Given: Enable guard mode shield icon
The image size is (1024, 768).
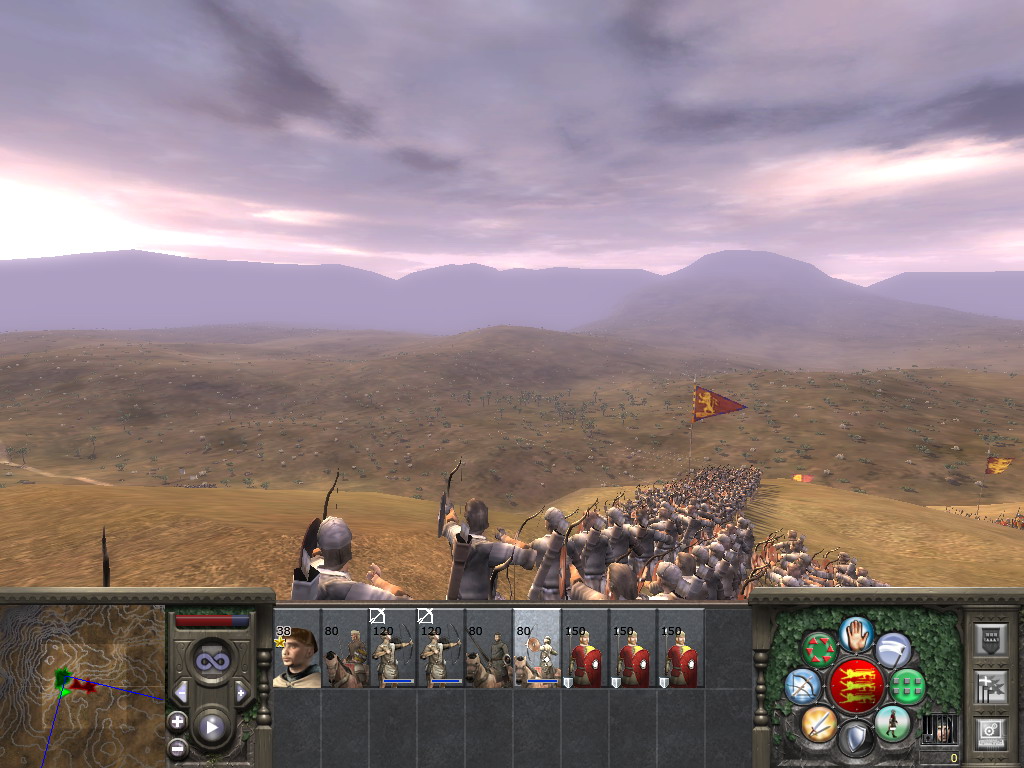Looking at the screenshot, I should tap(855, 740).
